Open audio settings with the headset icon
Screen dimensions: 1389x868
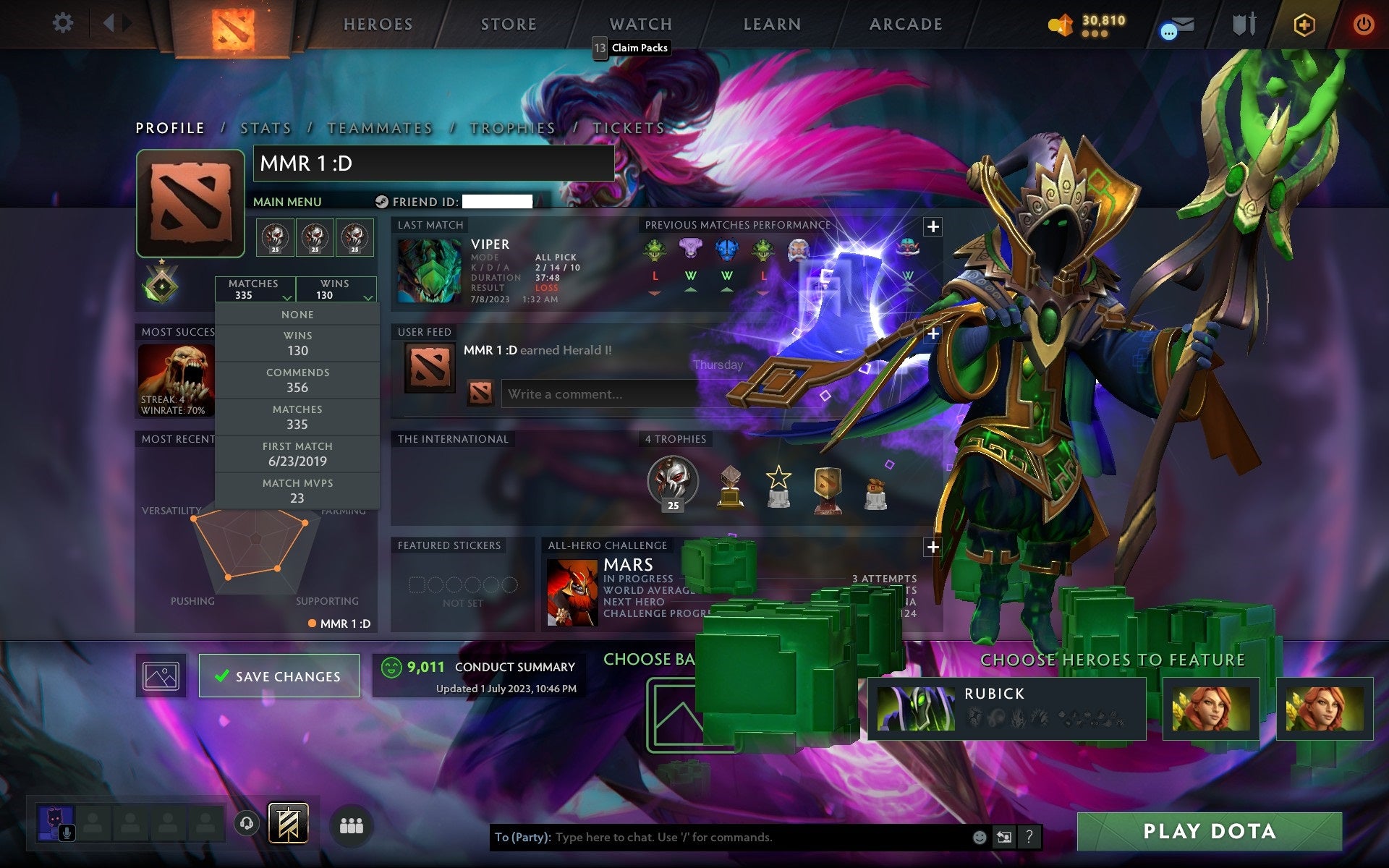247,822
